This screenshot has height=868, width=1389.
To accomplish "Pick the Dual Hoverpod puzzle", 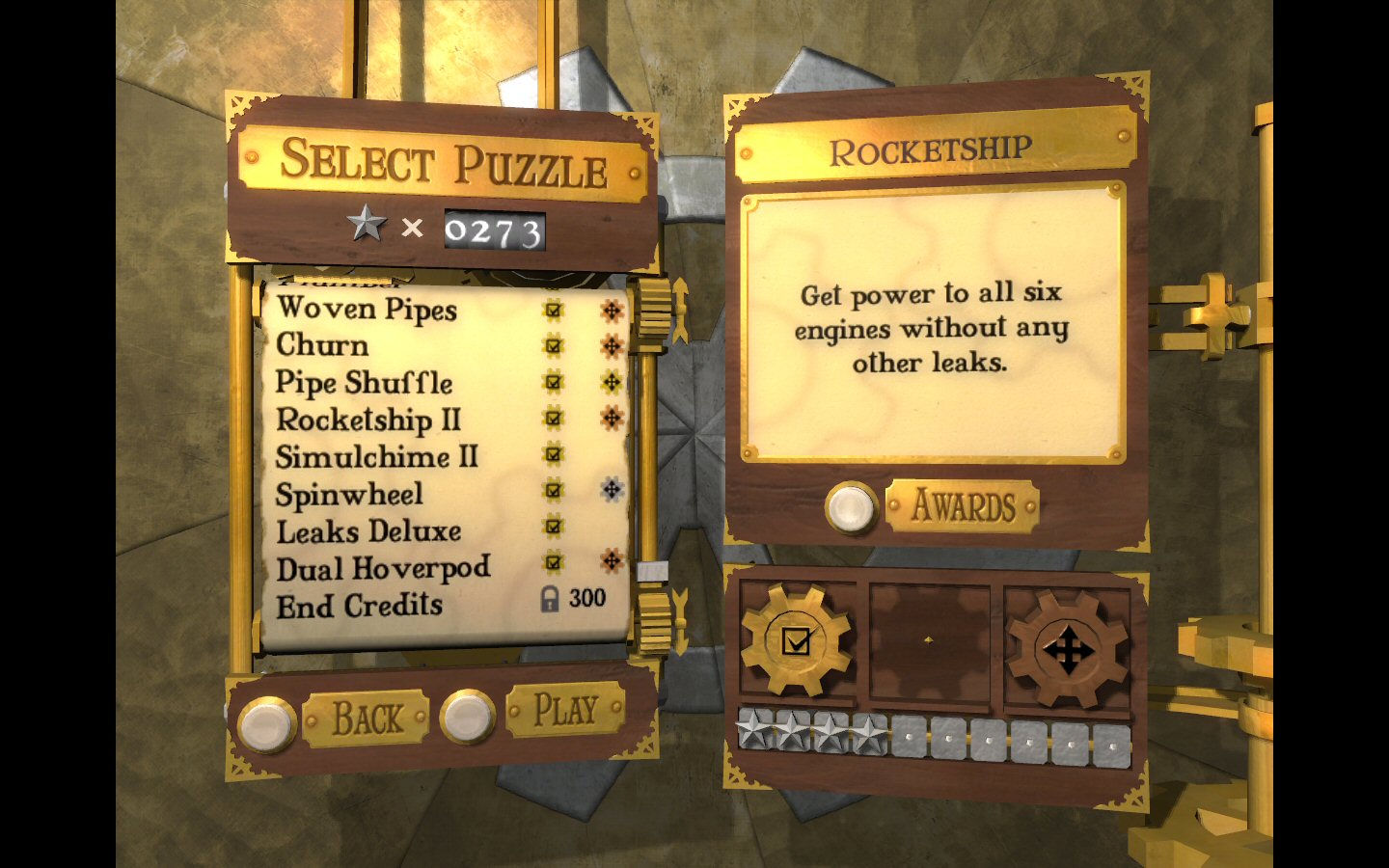I will coord(383,568).
